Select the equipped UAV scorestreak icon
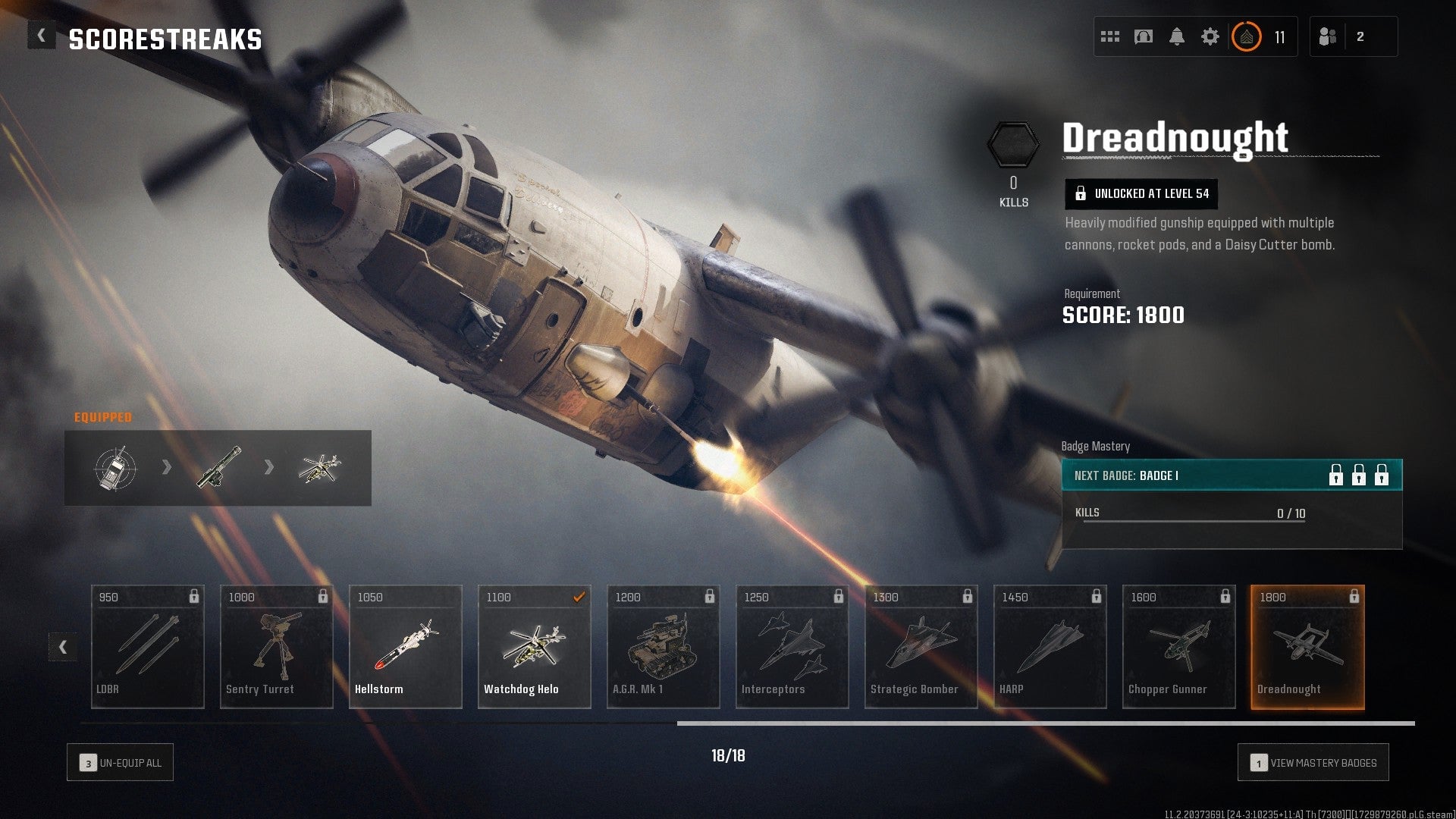 [115, 468]
